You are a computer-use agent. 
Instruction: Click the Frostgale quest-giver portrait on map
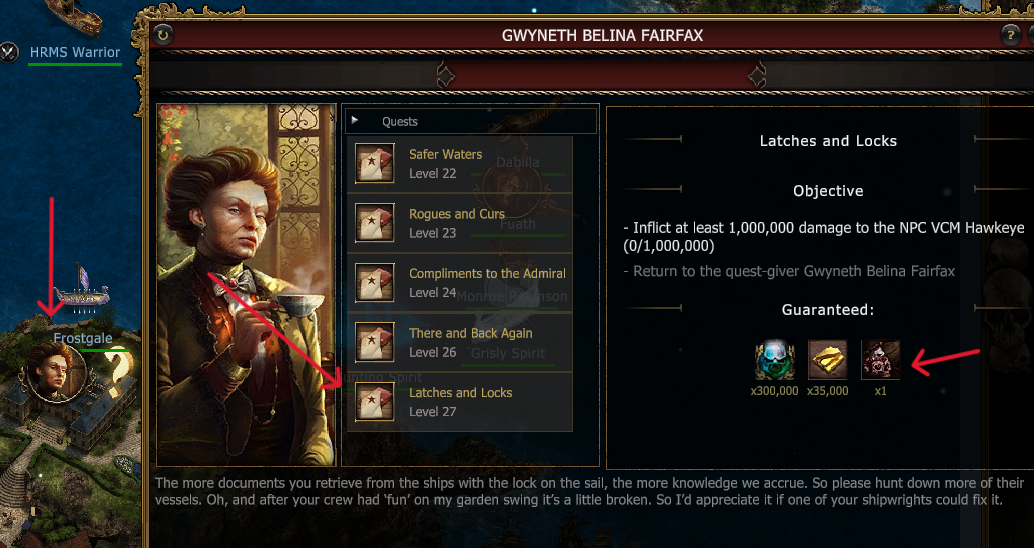[x=56, y=373]
